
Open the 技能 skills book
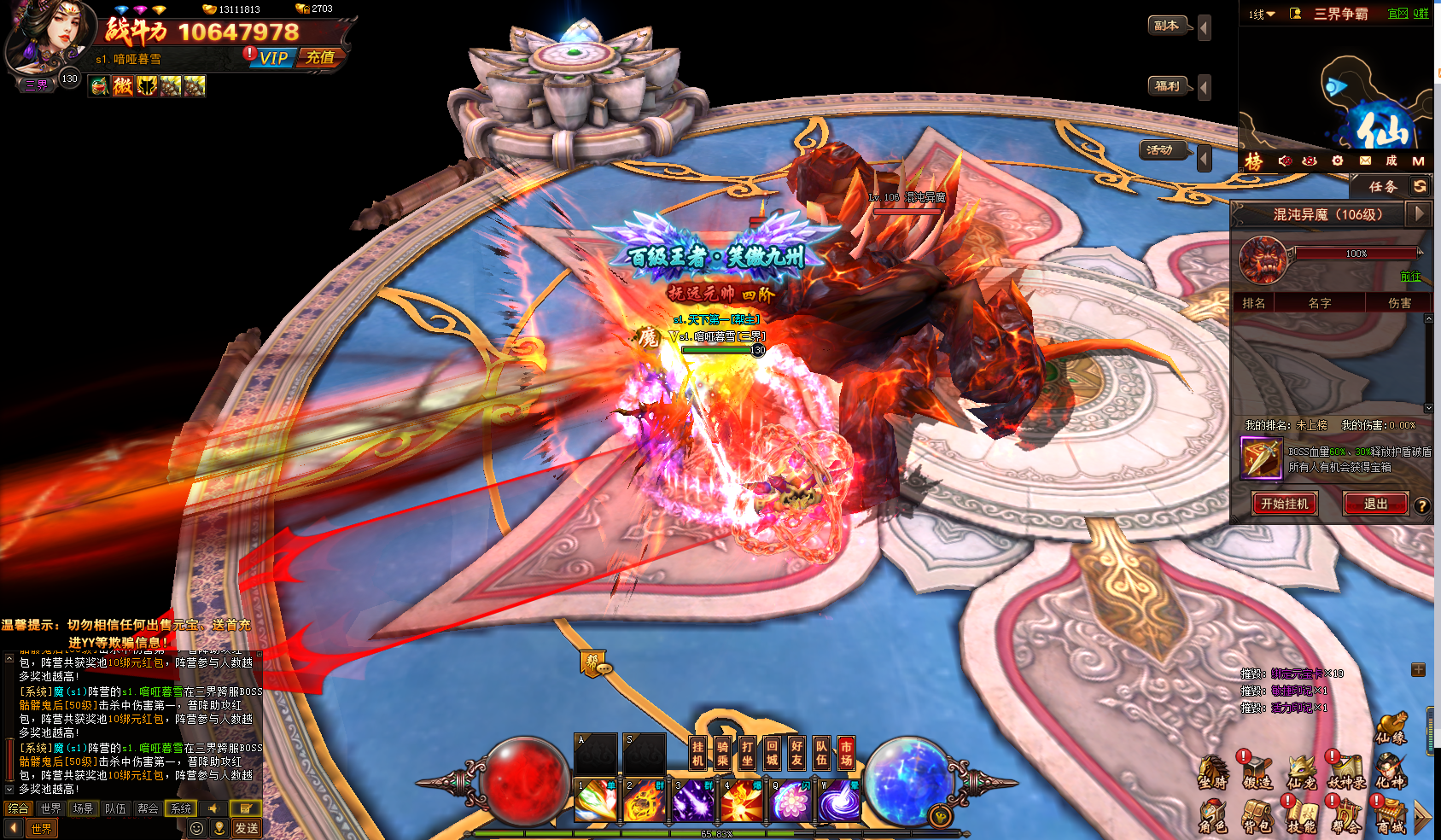click(1301, 817)
